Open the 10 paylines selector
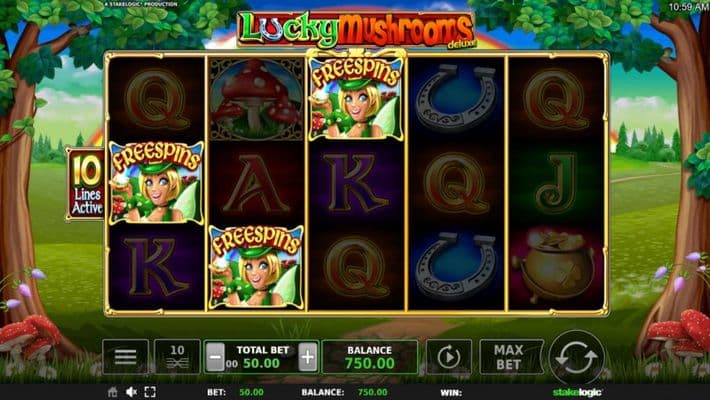 (x=177, y=357)
